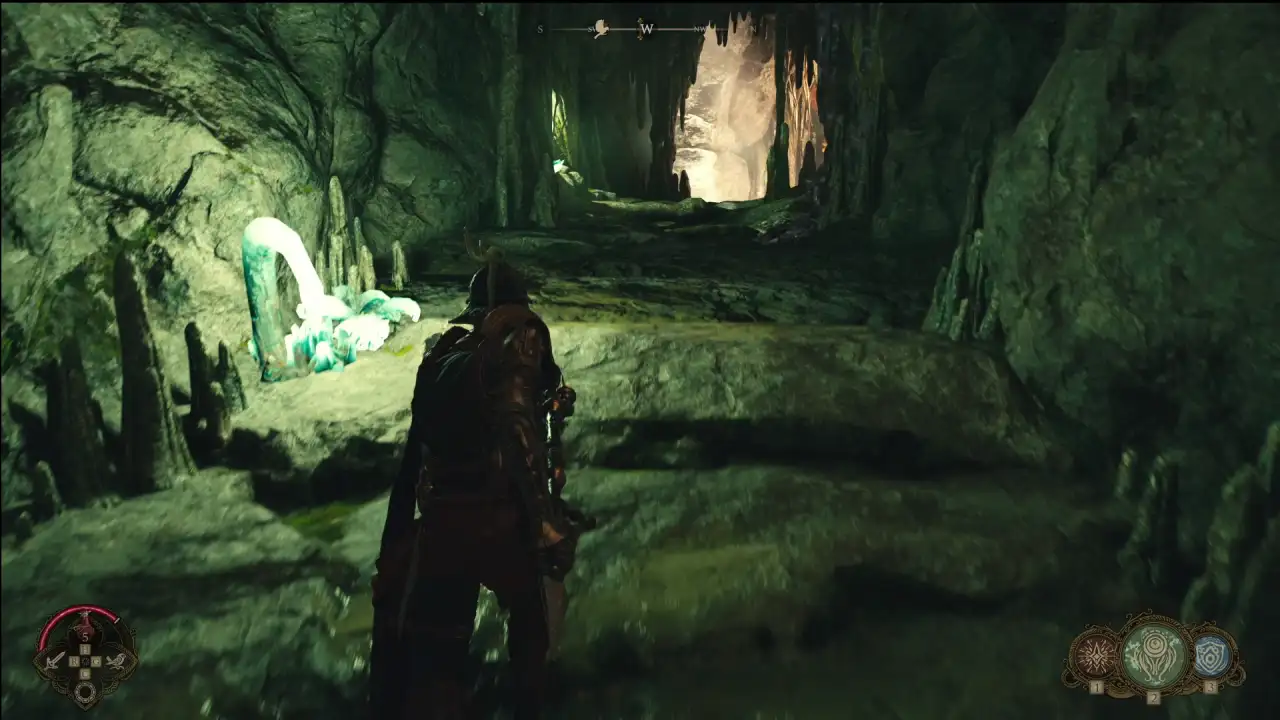
Task: Click the empty ring slot below the dial
Action: tap(86, 691)
